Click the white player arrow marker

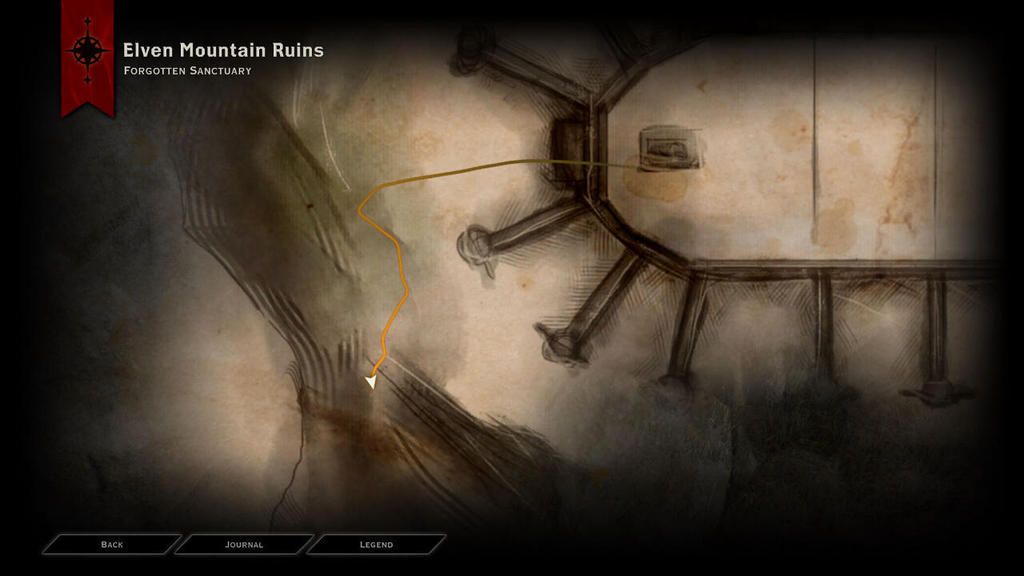[x=372, y=381]
